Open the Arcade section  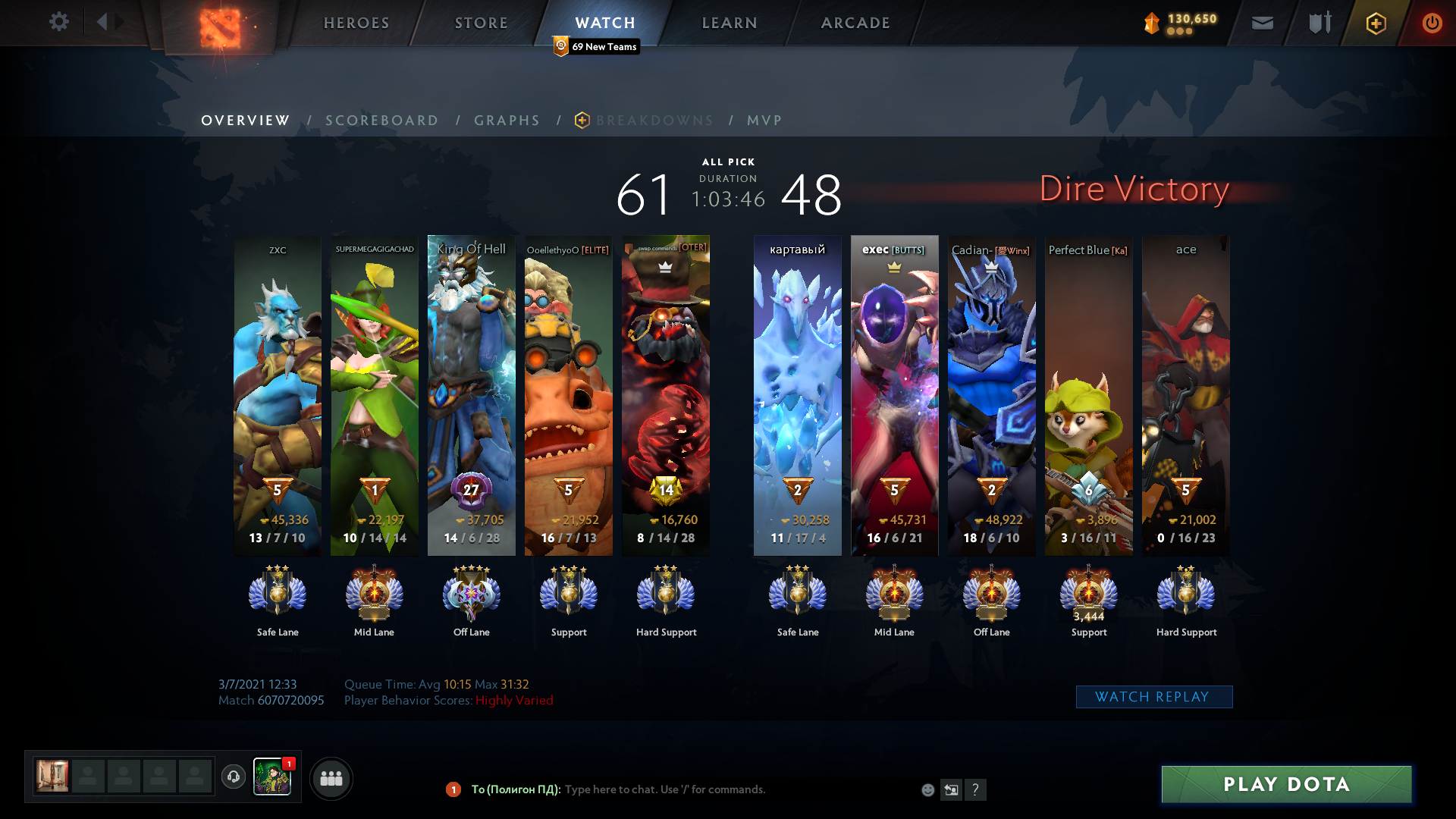(855, 23)
